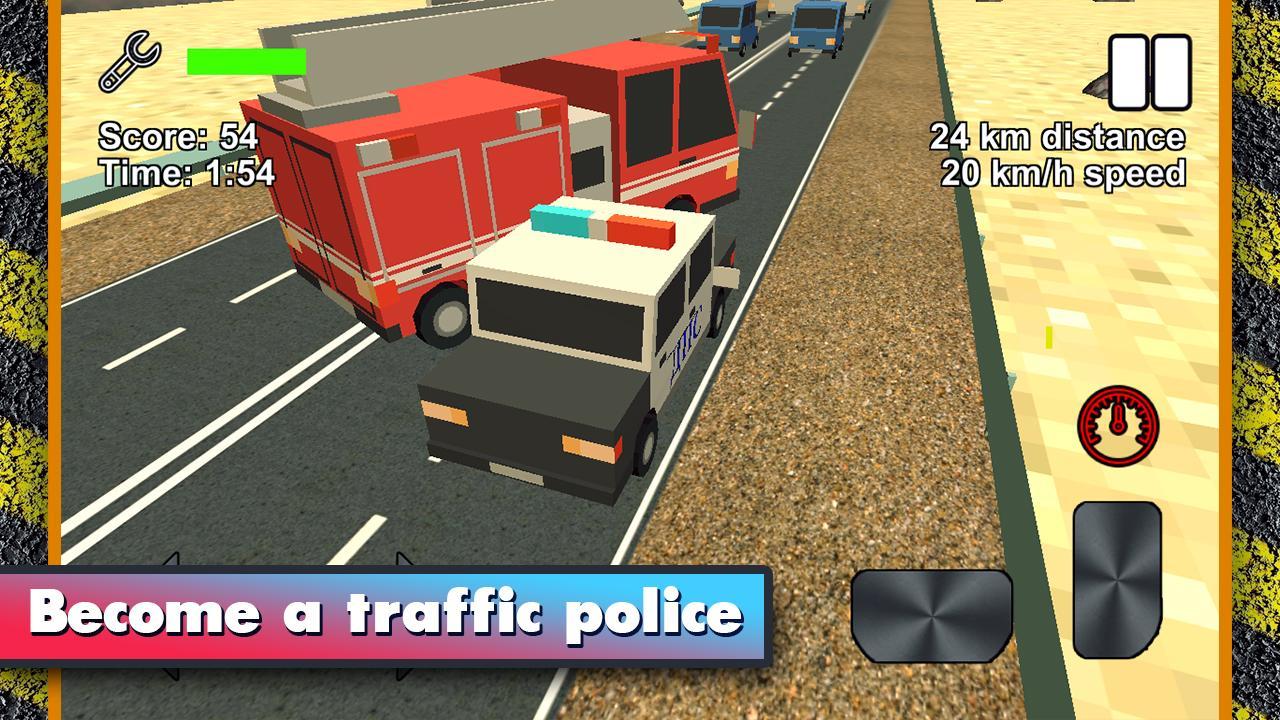The height and width of the screenshot is (720, 1280).
Task: Open the speed readout details
Action: pyautogui.click(x=1062, y=172)
